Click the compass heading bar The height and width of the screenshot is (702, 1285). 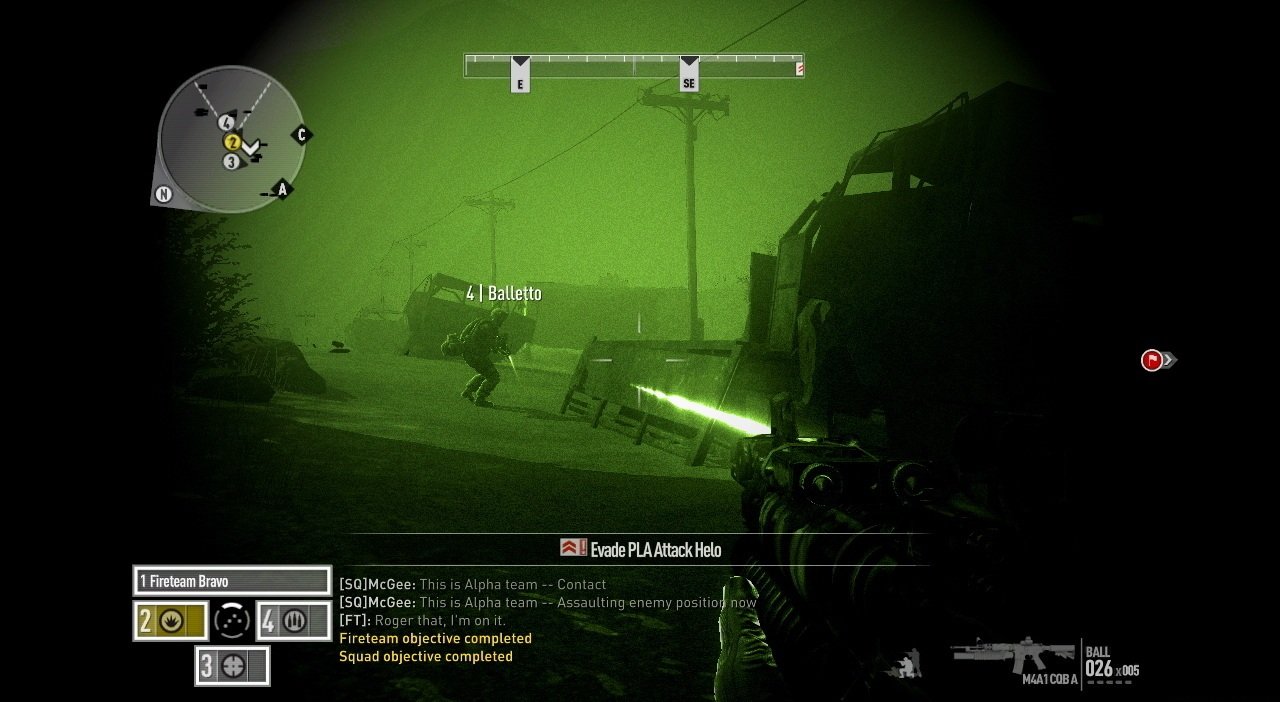[x=633, y=66]
